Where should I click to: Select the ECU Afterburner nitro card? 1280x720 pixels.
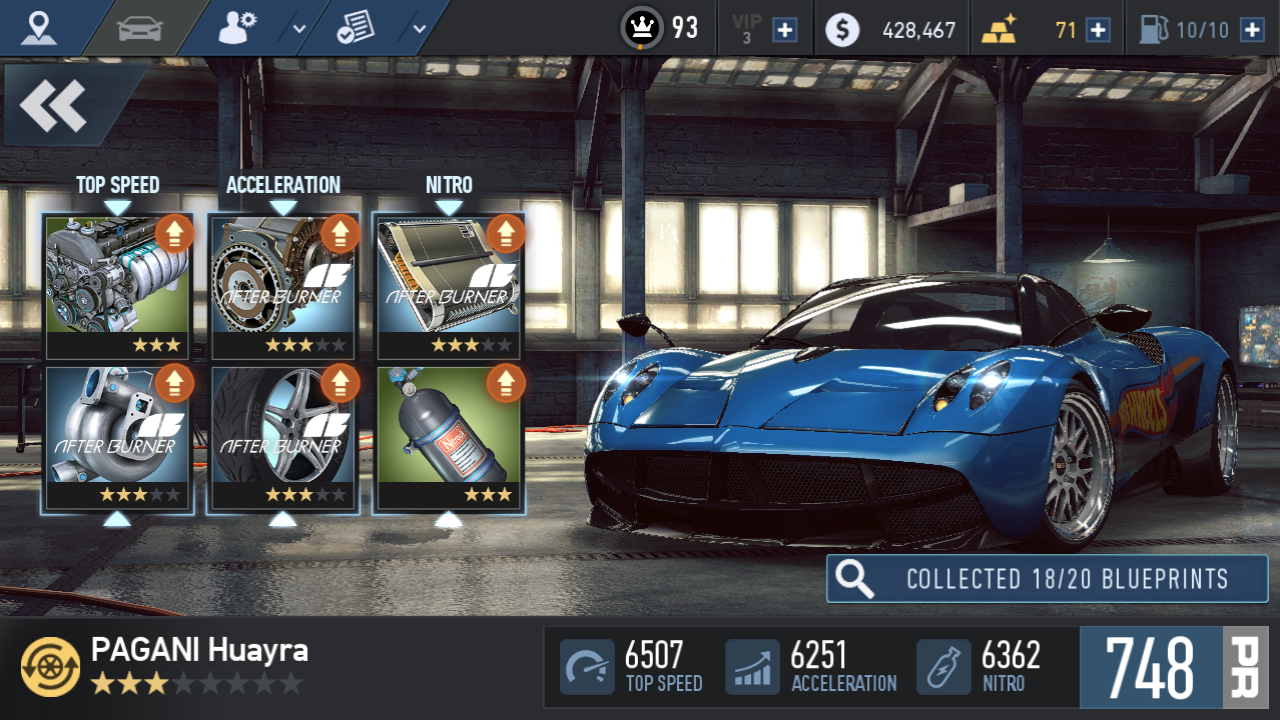pyautogui.click(x=448, y=286)
